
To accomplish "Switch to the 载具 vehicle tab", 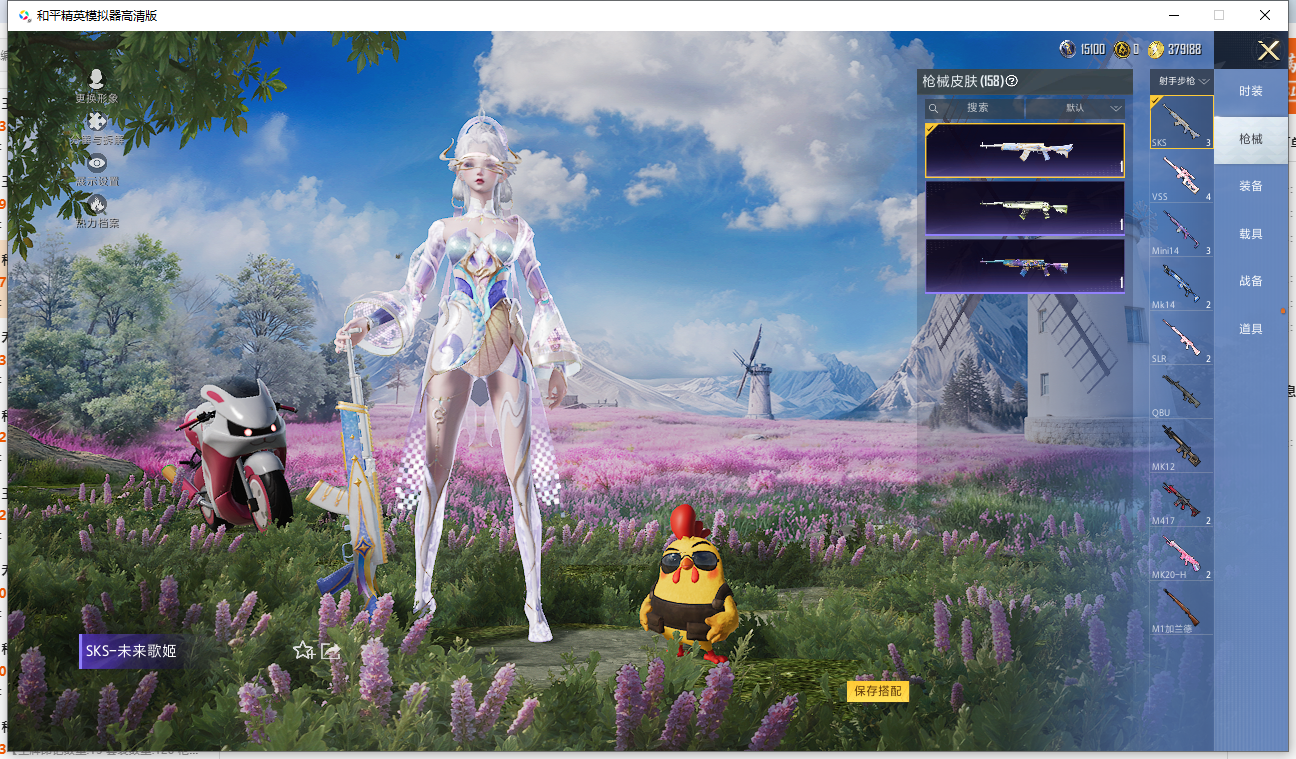I will point(1250,234).
